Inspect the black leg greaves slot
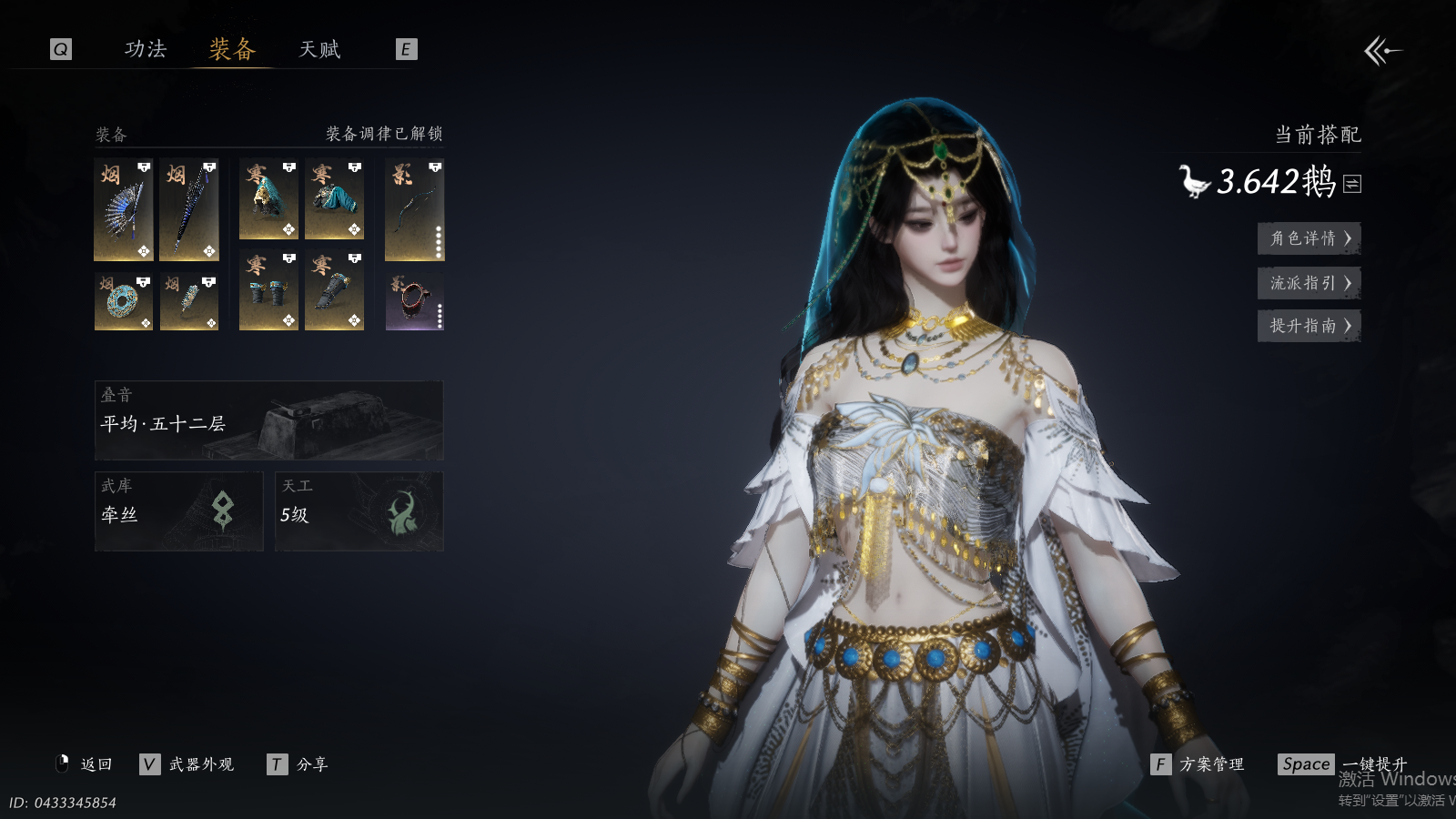1456x819 pixels. click(334, 290)
